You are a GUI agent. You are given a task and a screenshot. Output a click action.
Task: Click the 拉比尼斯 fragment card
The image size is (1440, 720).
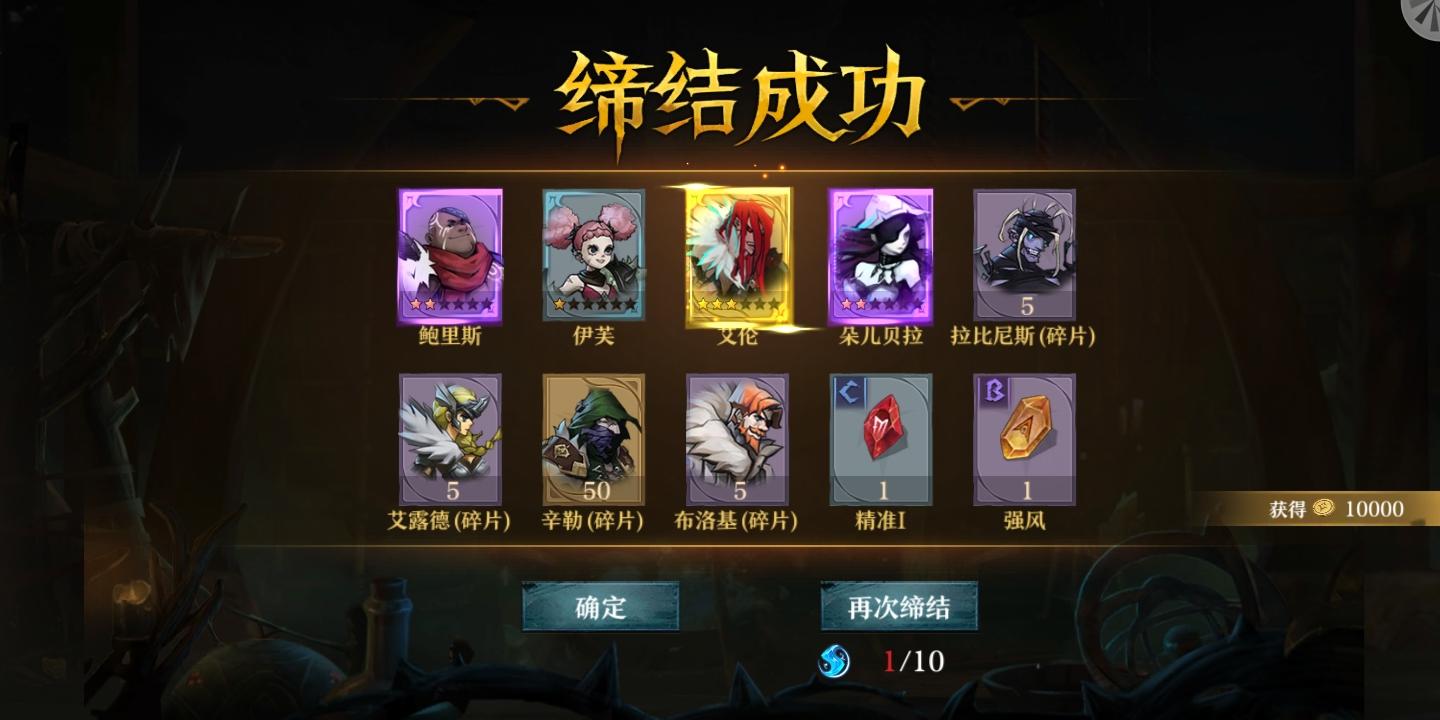pyautogui.click(x=1025, y=255)
